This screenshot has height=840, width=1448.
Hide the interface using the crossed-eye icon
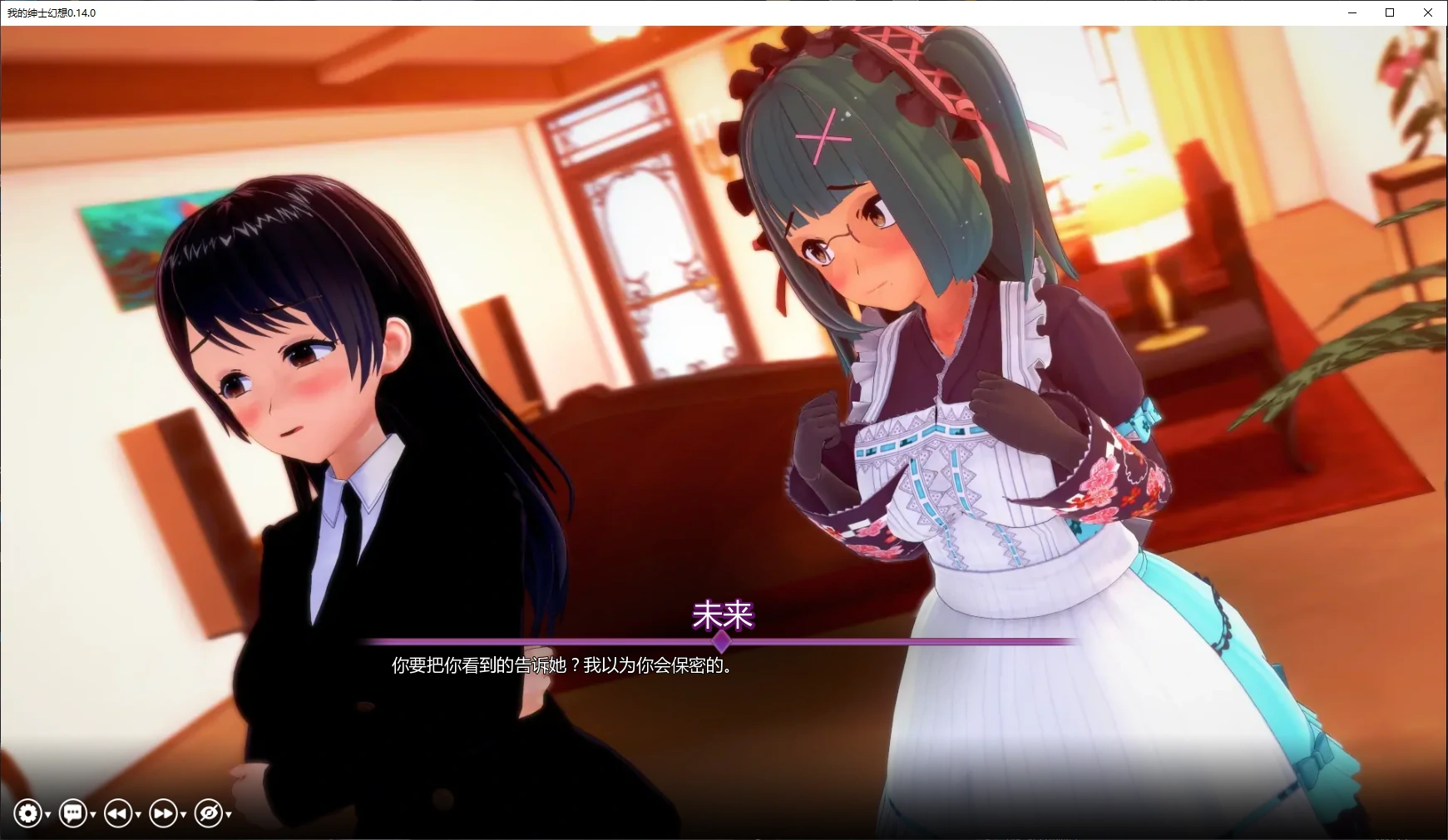click(210, 814)
